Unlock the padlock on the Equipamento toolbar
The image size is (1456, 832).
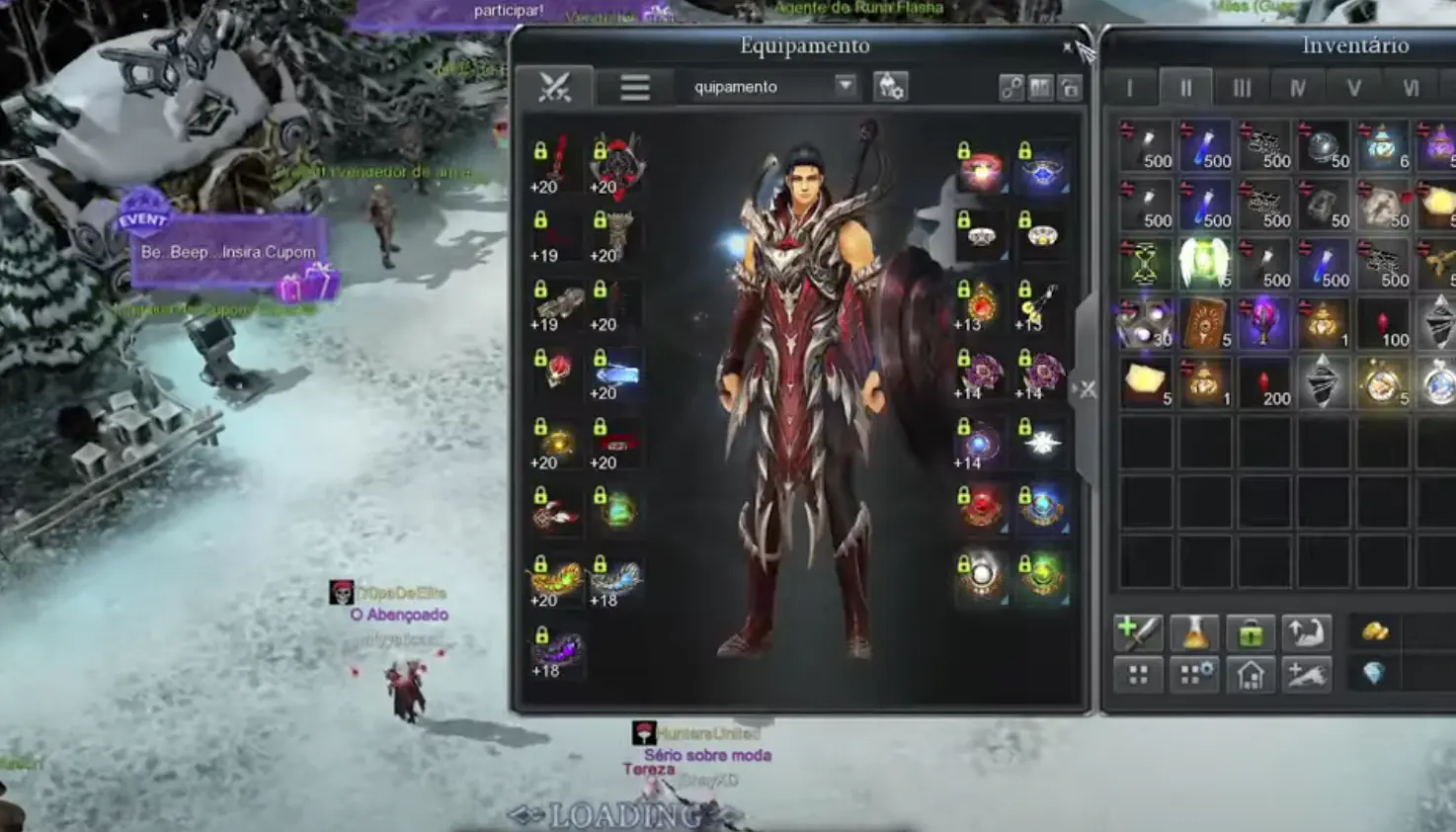click(1070, 87)
